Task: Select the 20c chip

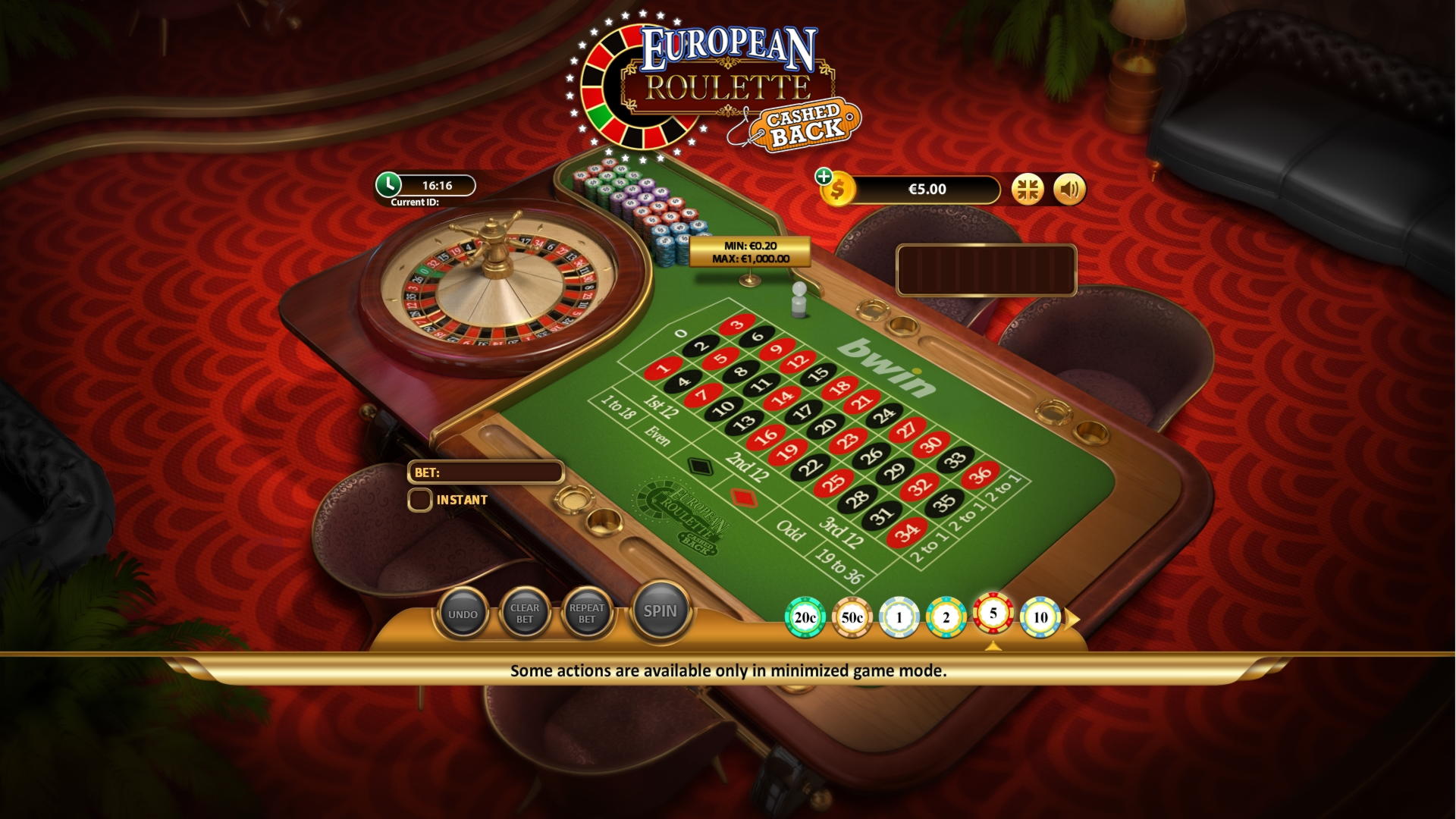Action: [x=805, y=618]
